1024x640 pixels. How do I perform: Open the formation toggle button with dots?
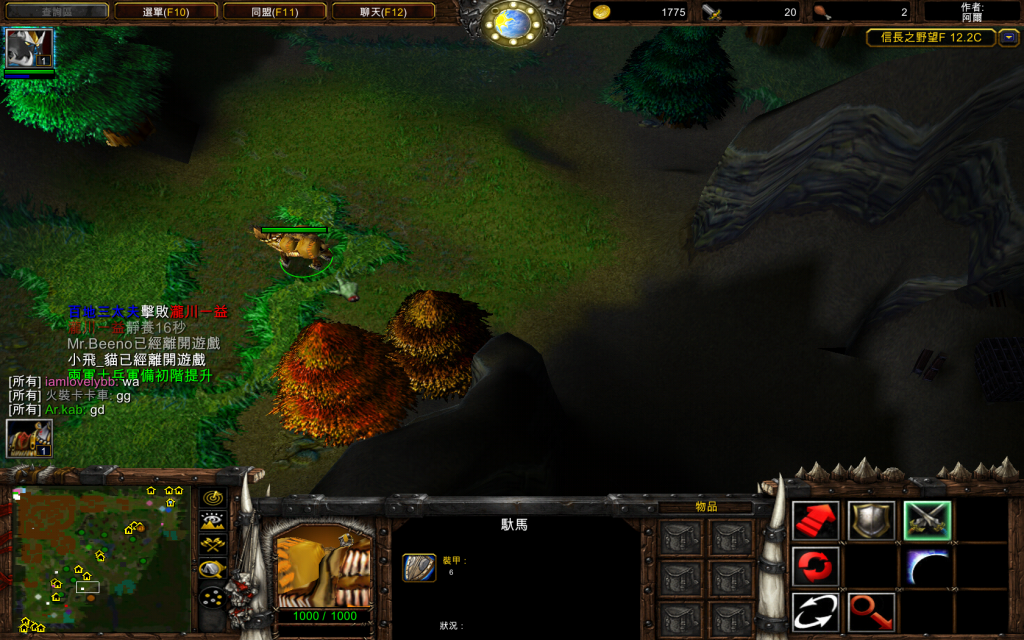pyautogui.click(x=212, y=597)
